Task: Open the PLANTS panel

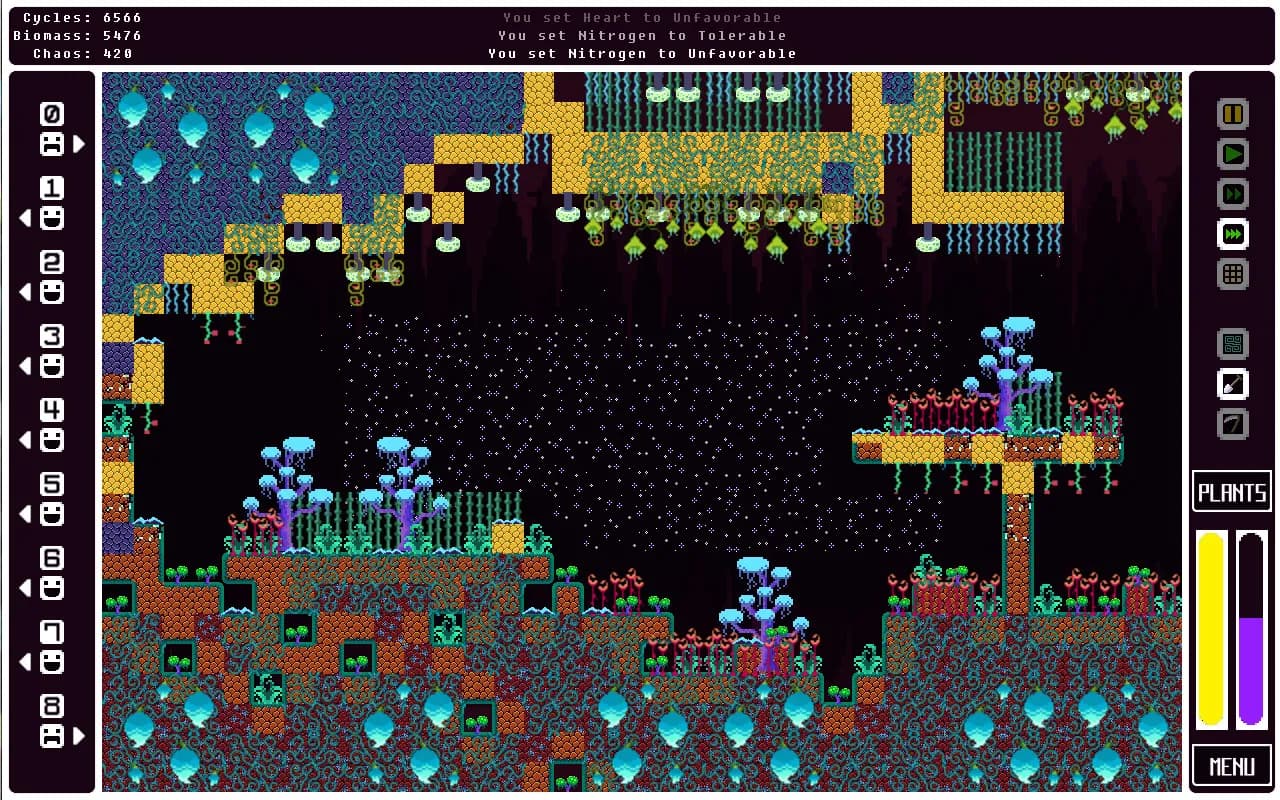Action: click(x=1232, y=492)
